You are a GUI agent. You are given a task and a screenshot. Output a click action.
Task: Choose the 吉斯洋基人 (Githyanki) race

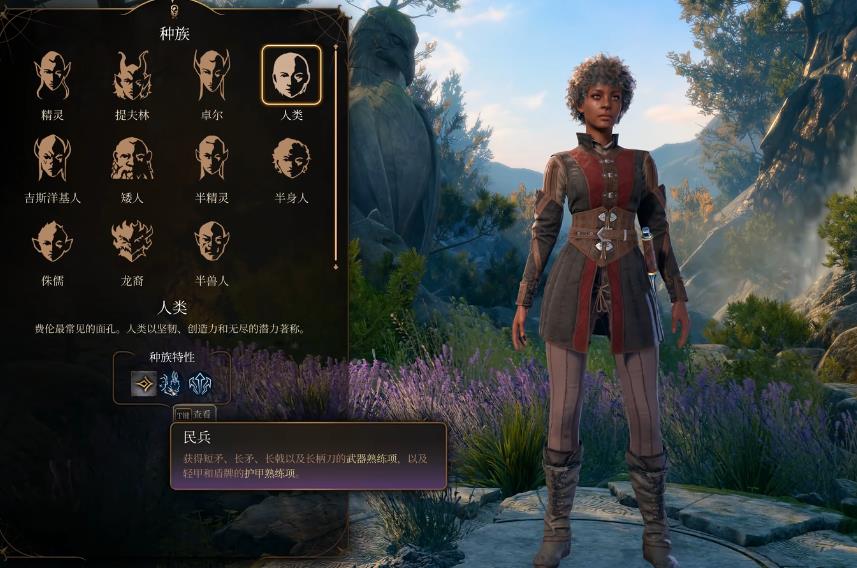coord(52,158)
